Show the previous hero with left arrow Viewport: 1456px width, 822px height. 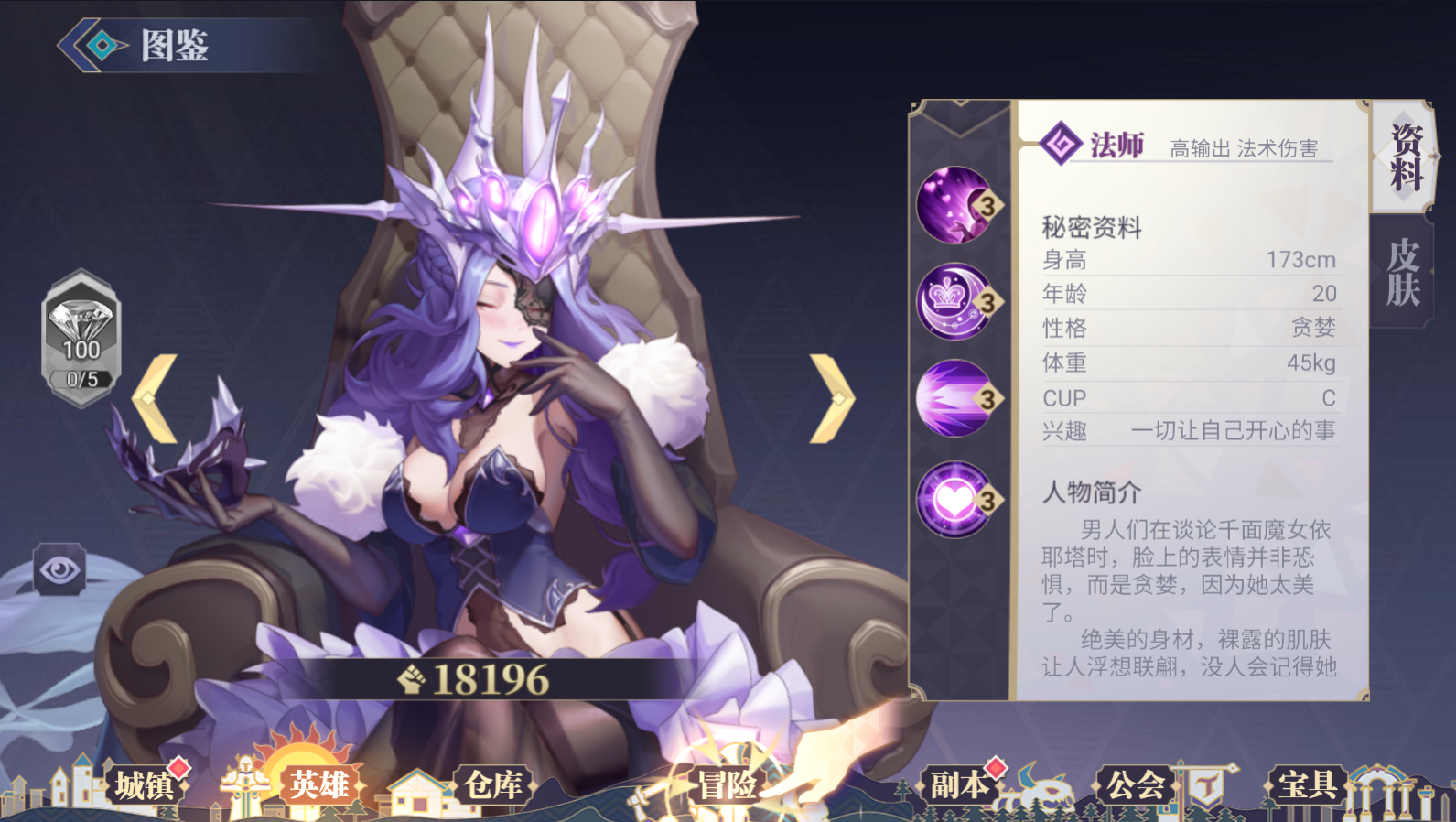(156, 399)
